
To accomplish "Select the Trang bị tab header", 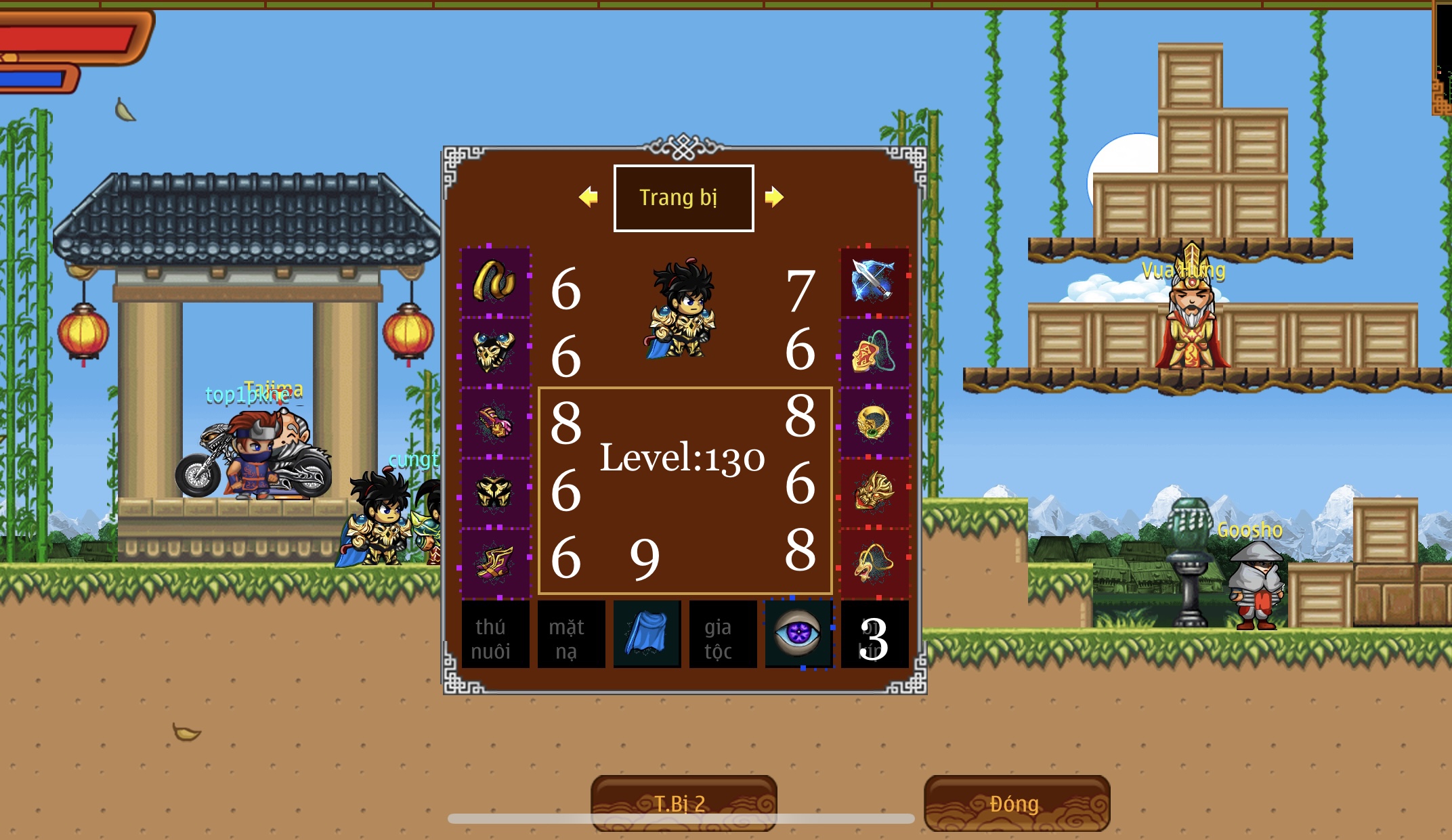I will [x=683, y=198].
